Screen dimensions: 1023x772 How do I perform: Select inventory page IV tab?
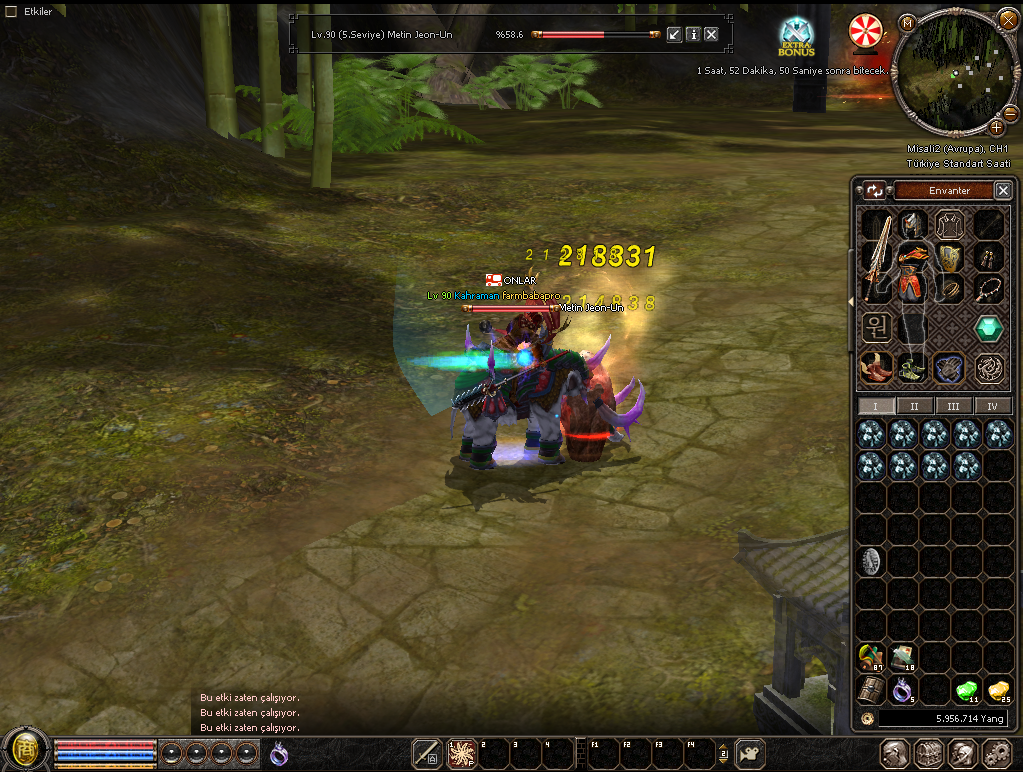[x=992, y=406]
